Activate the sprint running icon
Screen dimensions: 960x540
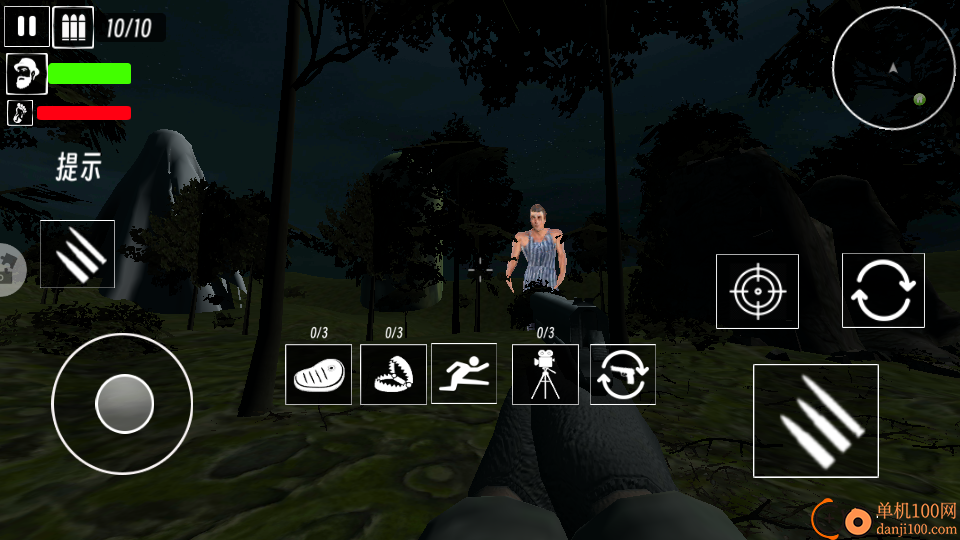coord(464,374)
